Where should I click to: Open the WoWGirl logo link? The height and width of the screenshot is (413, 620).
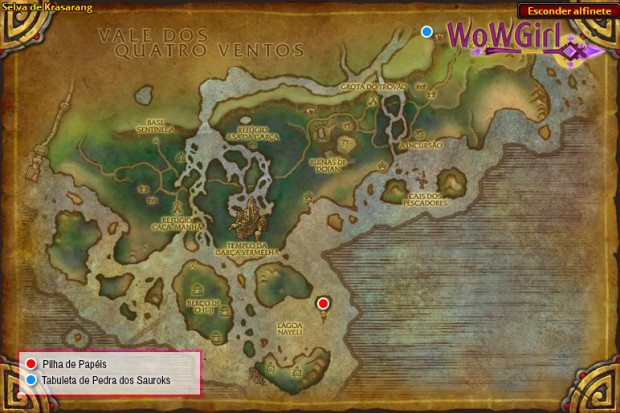(x=512, y=39)
